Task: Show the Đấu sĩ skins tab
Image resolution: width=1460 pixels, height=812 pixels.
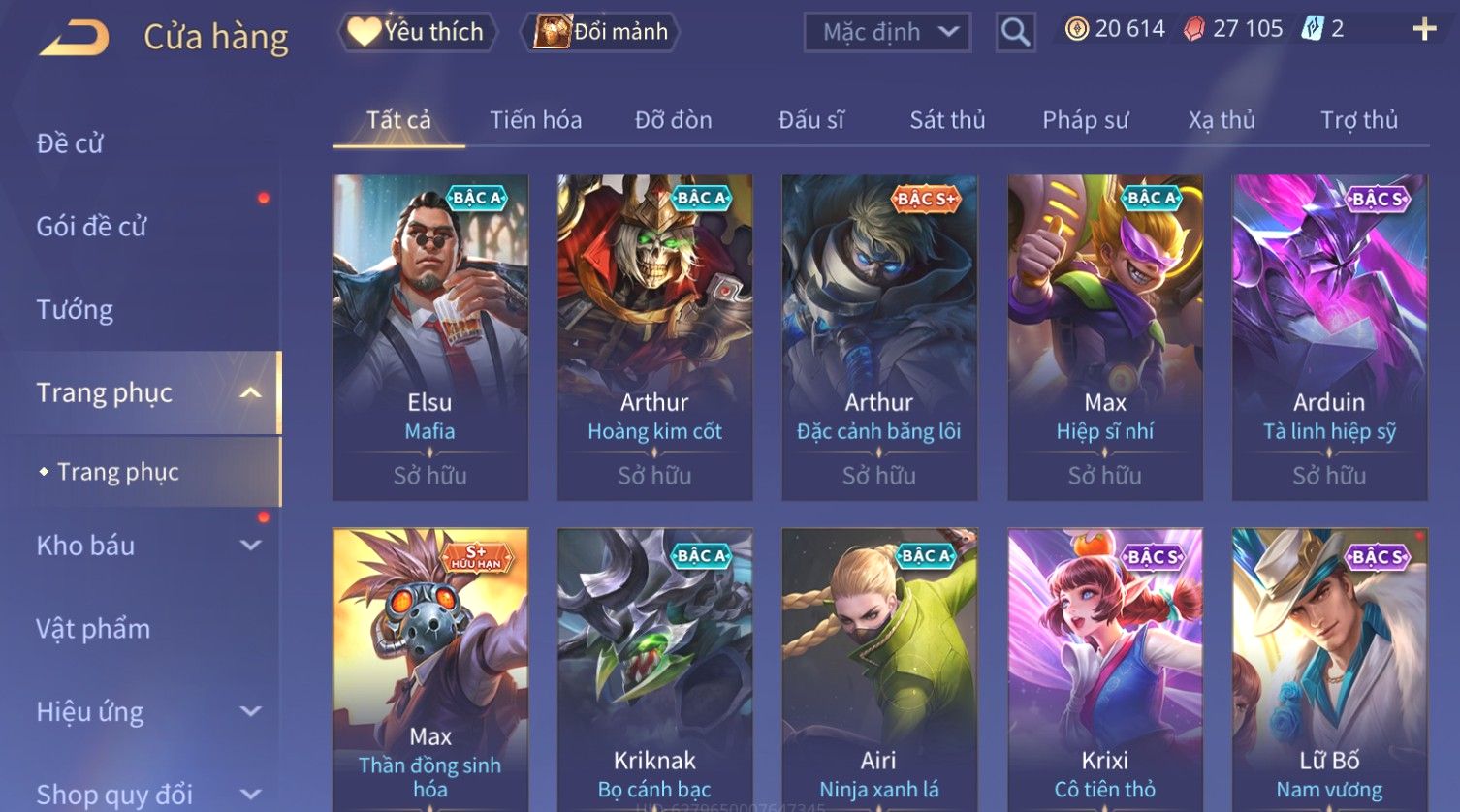Action: pyautogui.click(x=810, y=120)
